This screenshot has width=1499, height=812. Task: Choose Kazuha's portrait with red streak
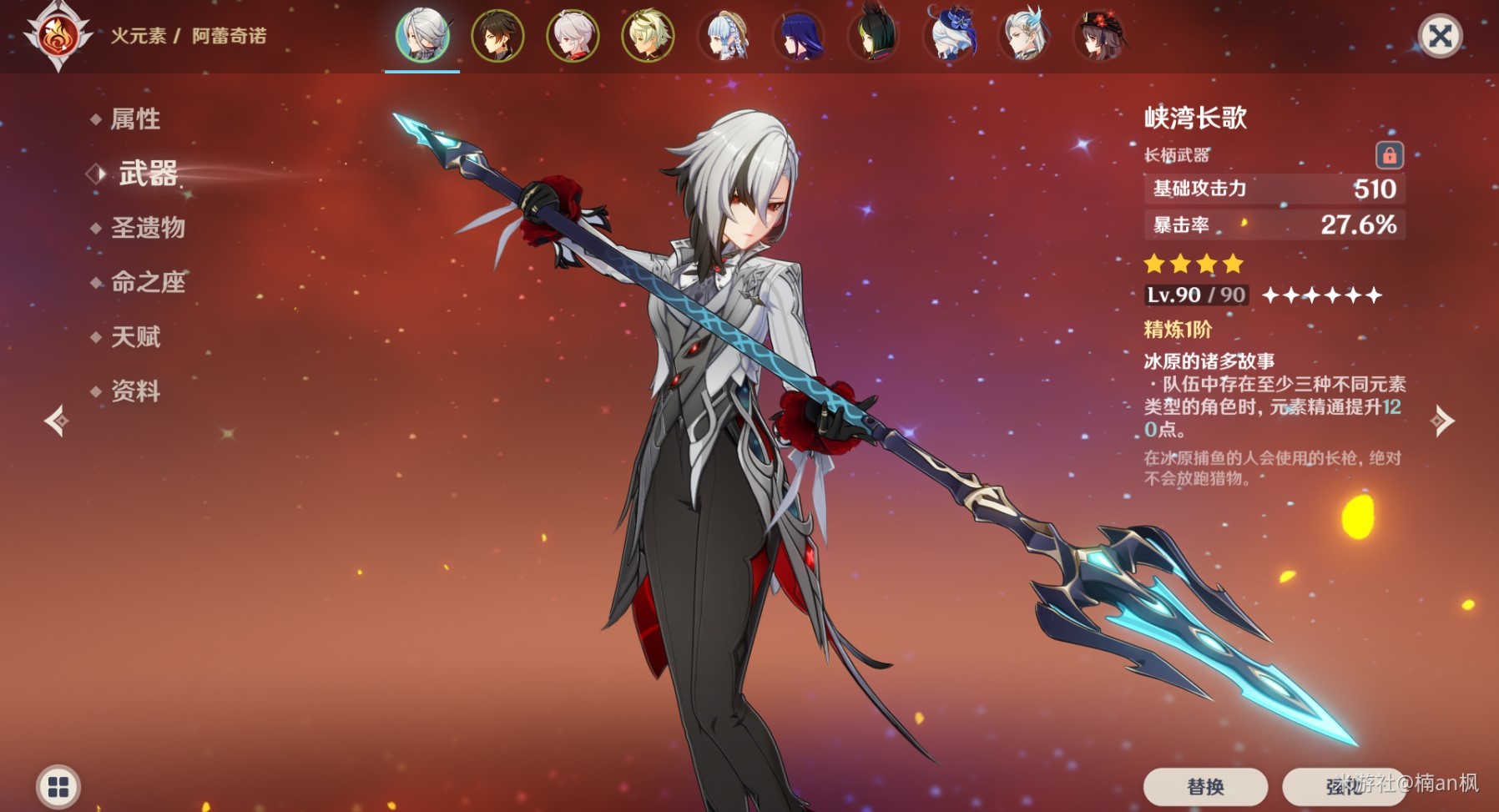click(573, 36)
